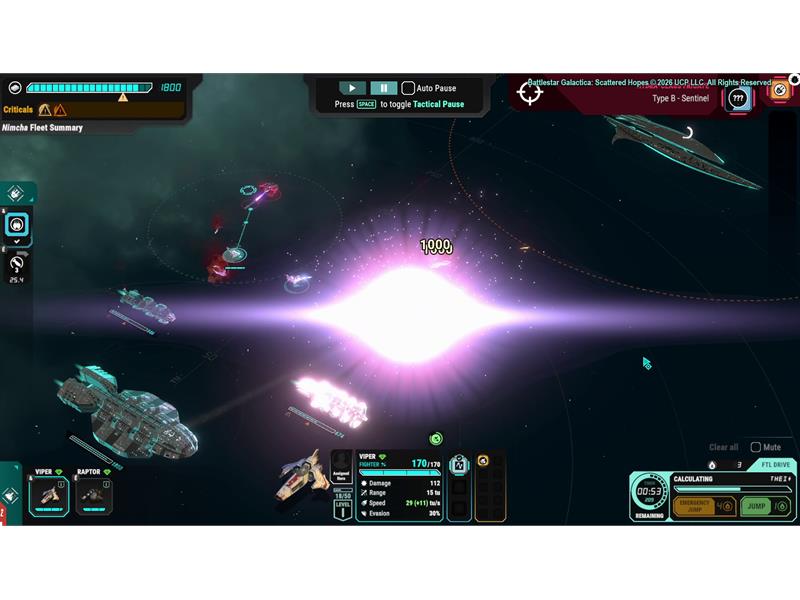Open the Nimcha Fleet Summary
This screenshot has height=600, width=800.
click(43, 128)
